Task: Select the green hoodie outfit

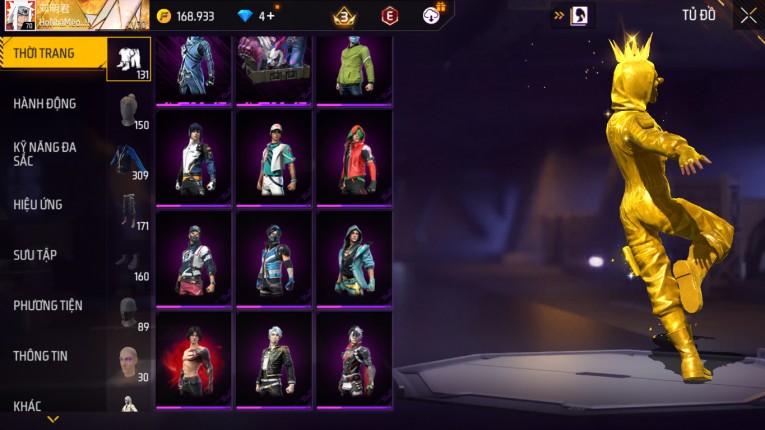Action: (354, 68)
